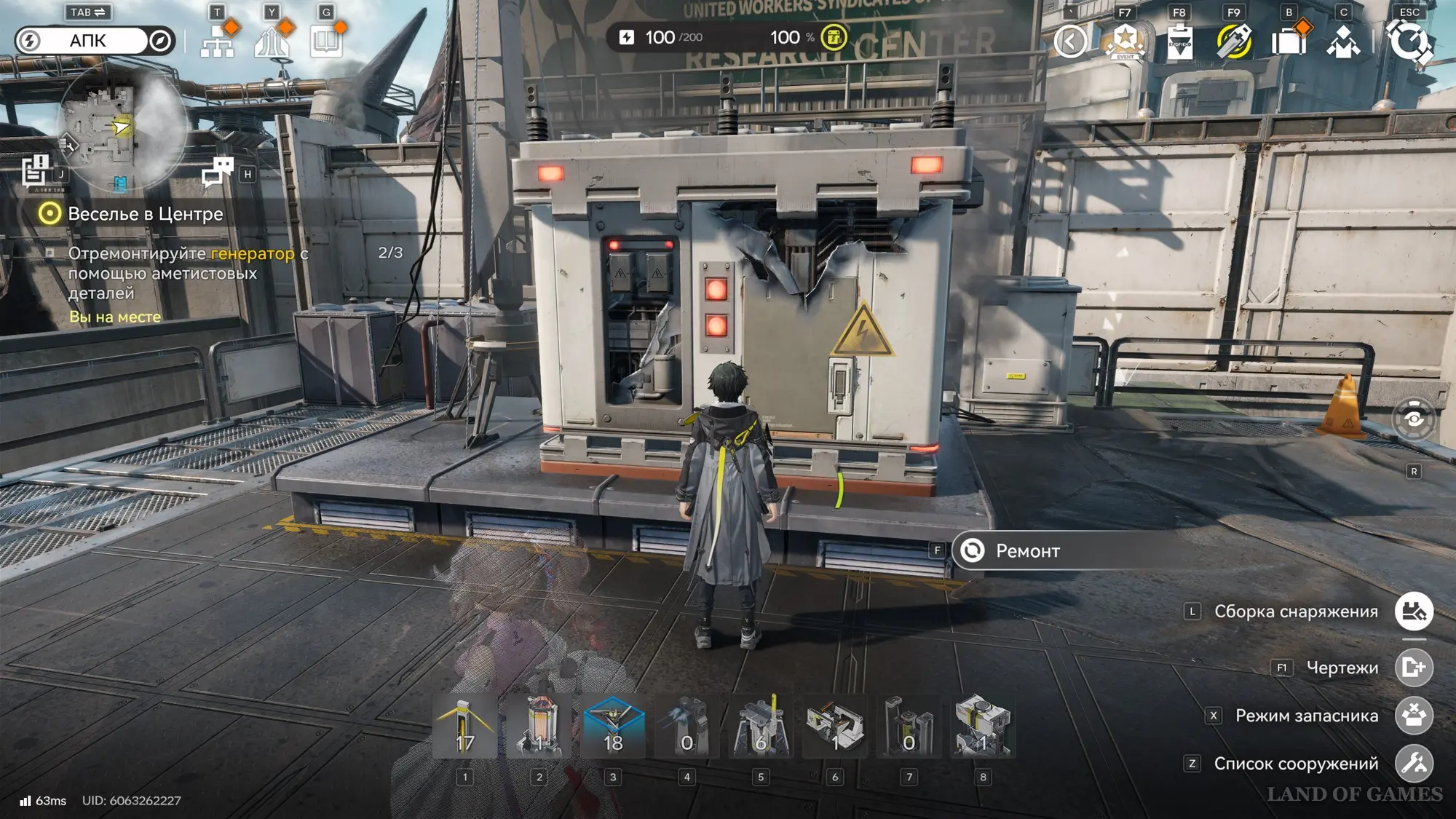Click the Ремонт repair interaction prompt
The image size is (1456, 819).
[x=1026, y=551]
